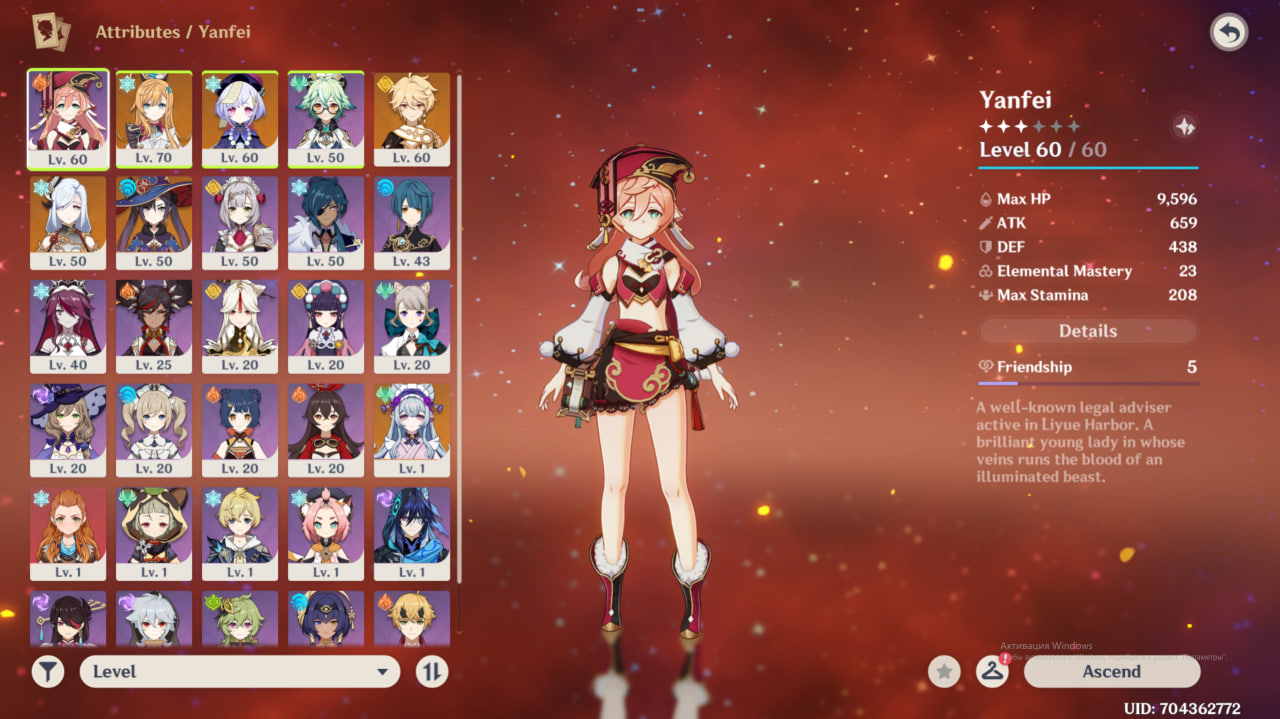This screenshot has width=1280, height=719.
Task: Open the character filter funnel
Action: coord(47,672)
